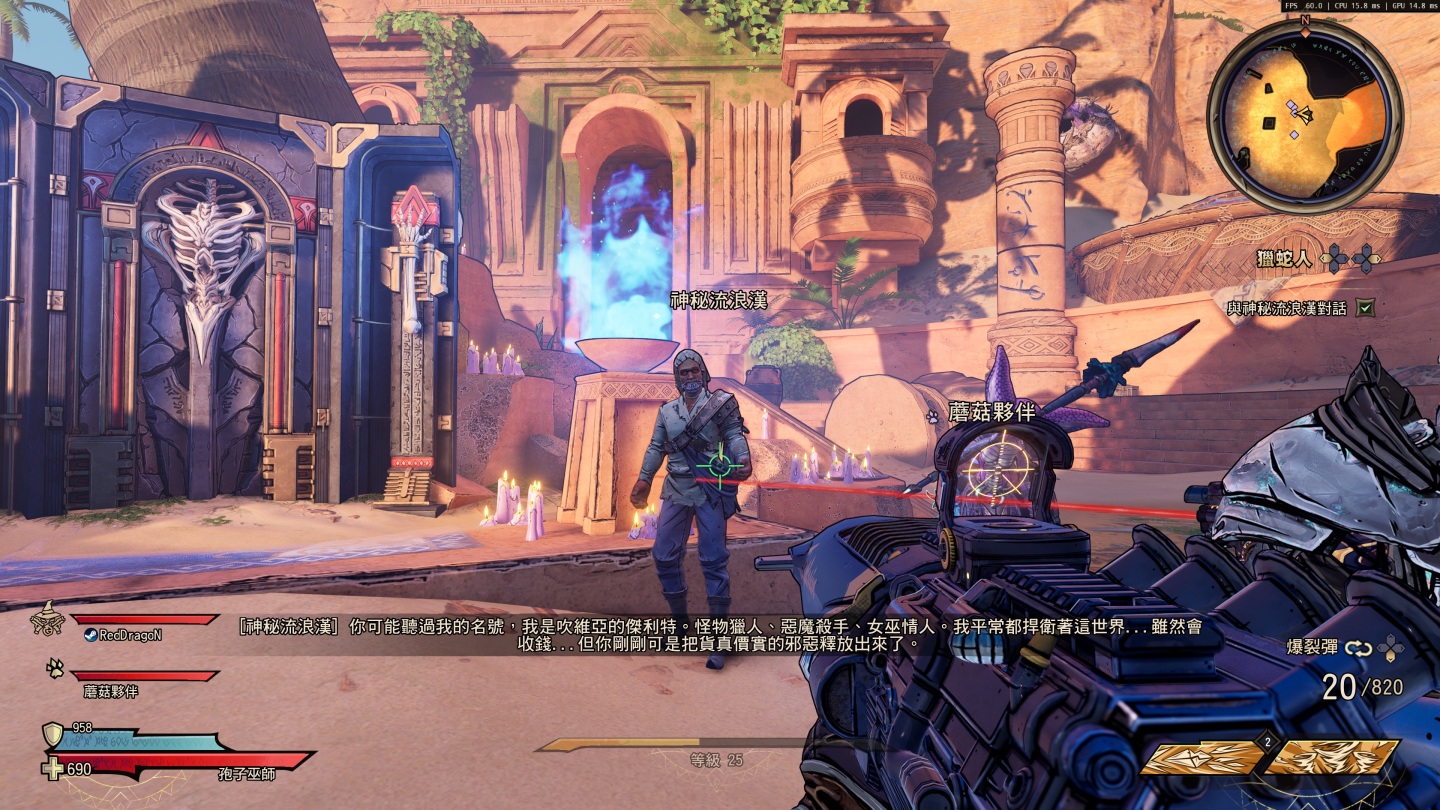Open the circular minimap
Image resolution: width=1440 pixels, height=810 pixels.
click(x=1303, y=117)
